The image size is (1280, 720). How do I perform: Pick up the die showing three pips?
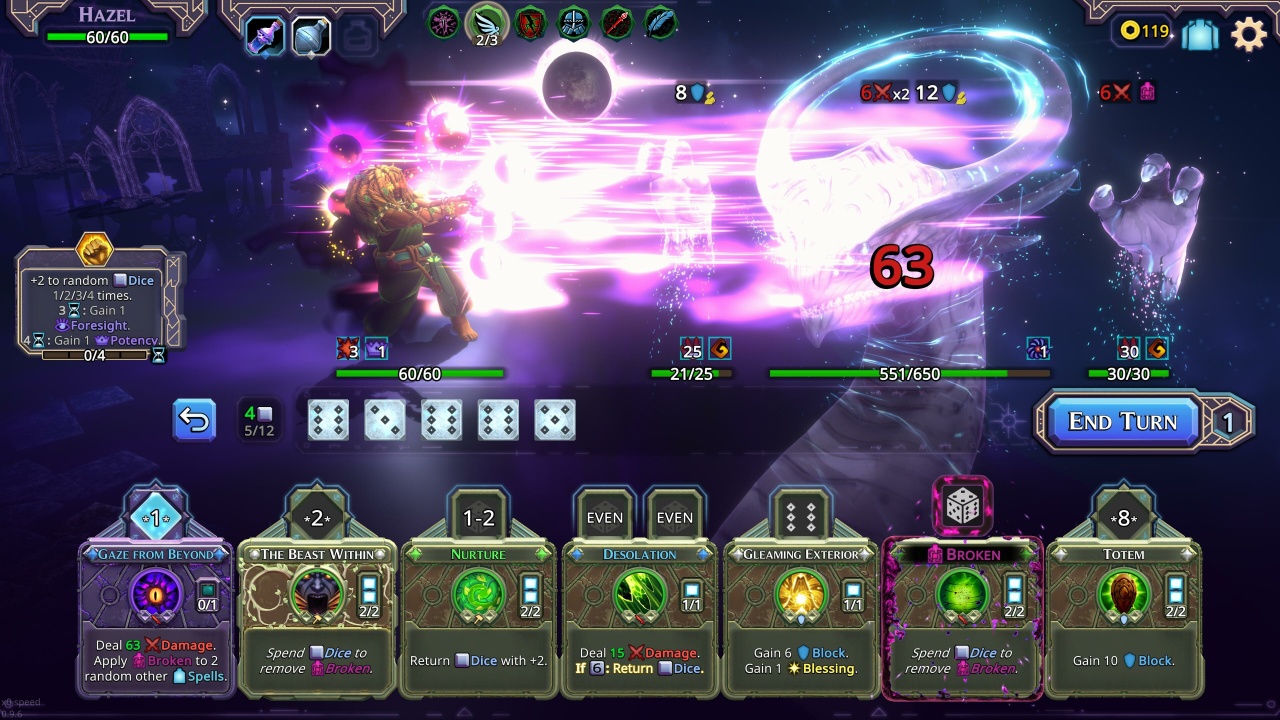coord(385,421)
